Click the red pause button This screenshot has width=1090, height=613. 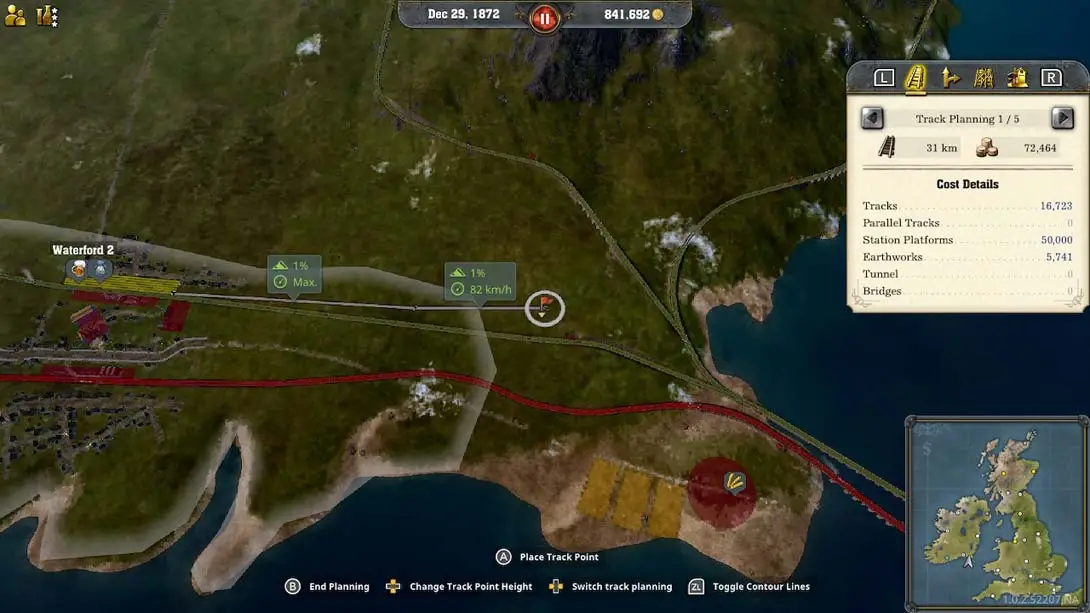545,18
